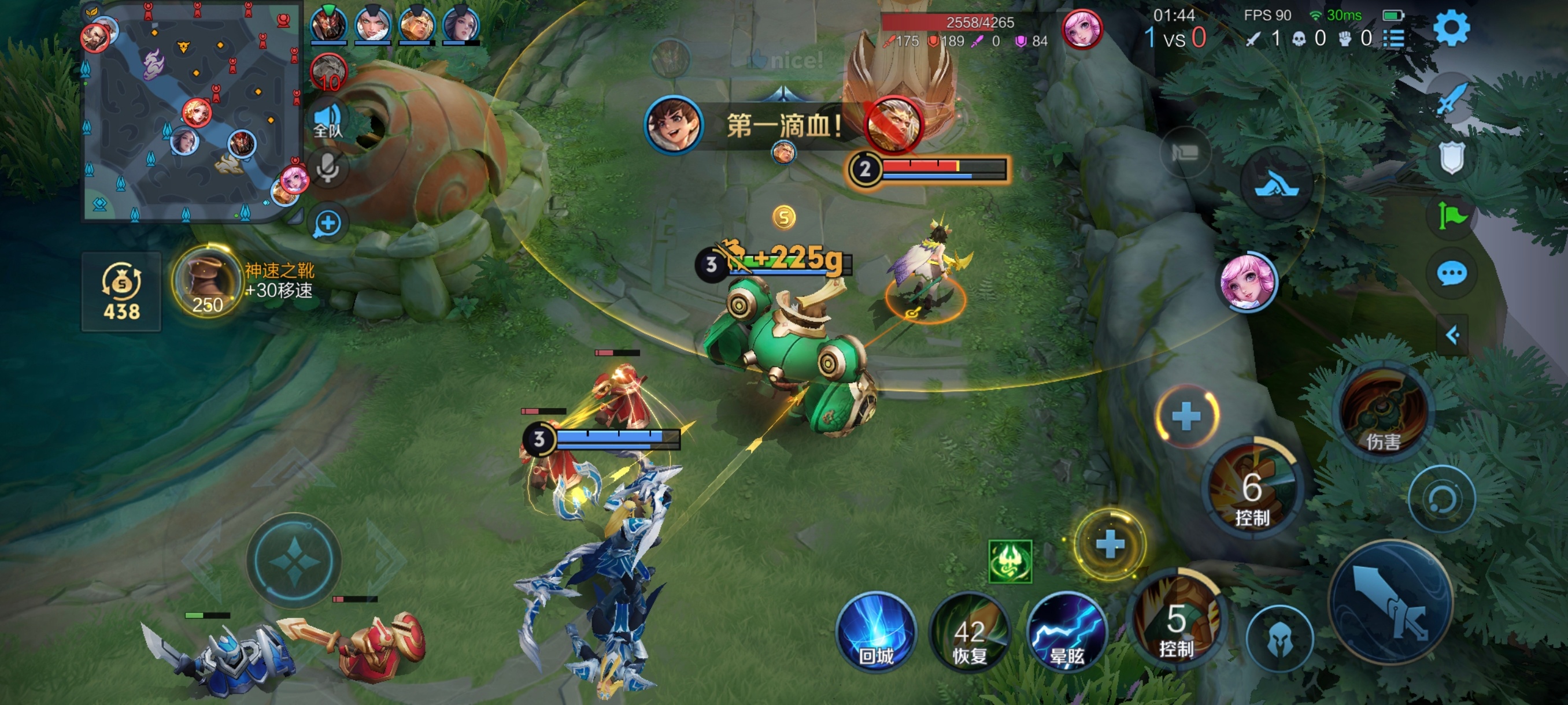1568x705 pixels.
Task: Tap the minimap to view the battlefield
Action: pyautogui.click(x=192, y=113)
